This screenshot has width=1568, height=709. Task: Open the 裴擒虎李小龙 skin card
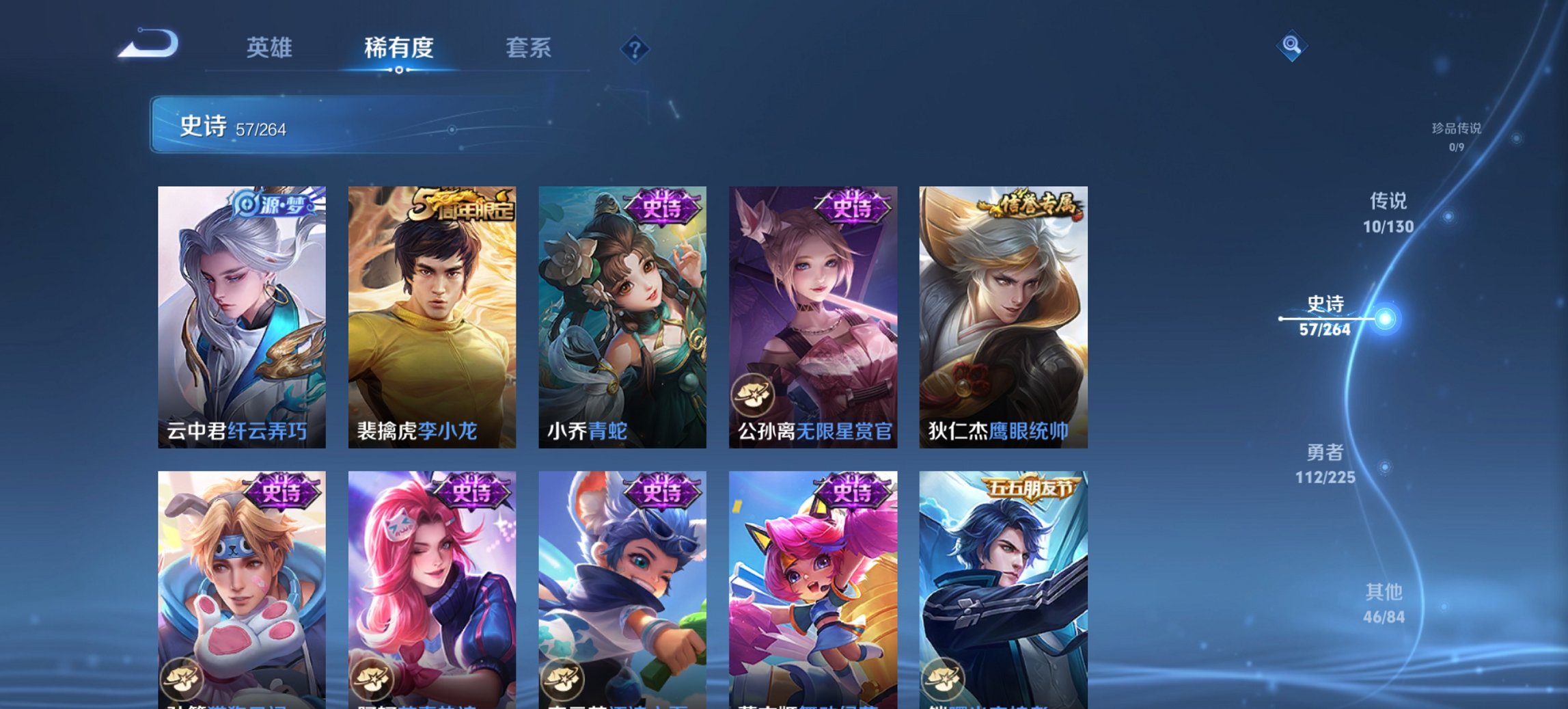(432, 315)
